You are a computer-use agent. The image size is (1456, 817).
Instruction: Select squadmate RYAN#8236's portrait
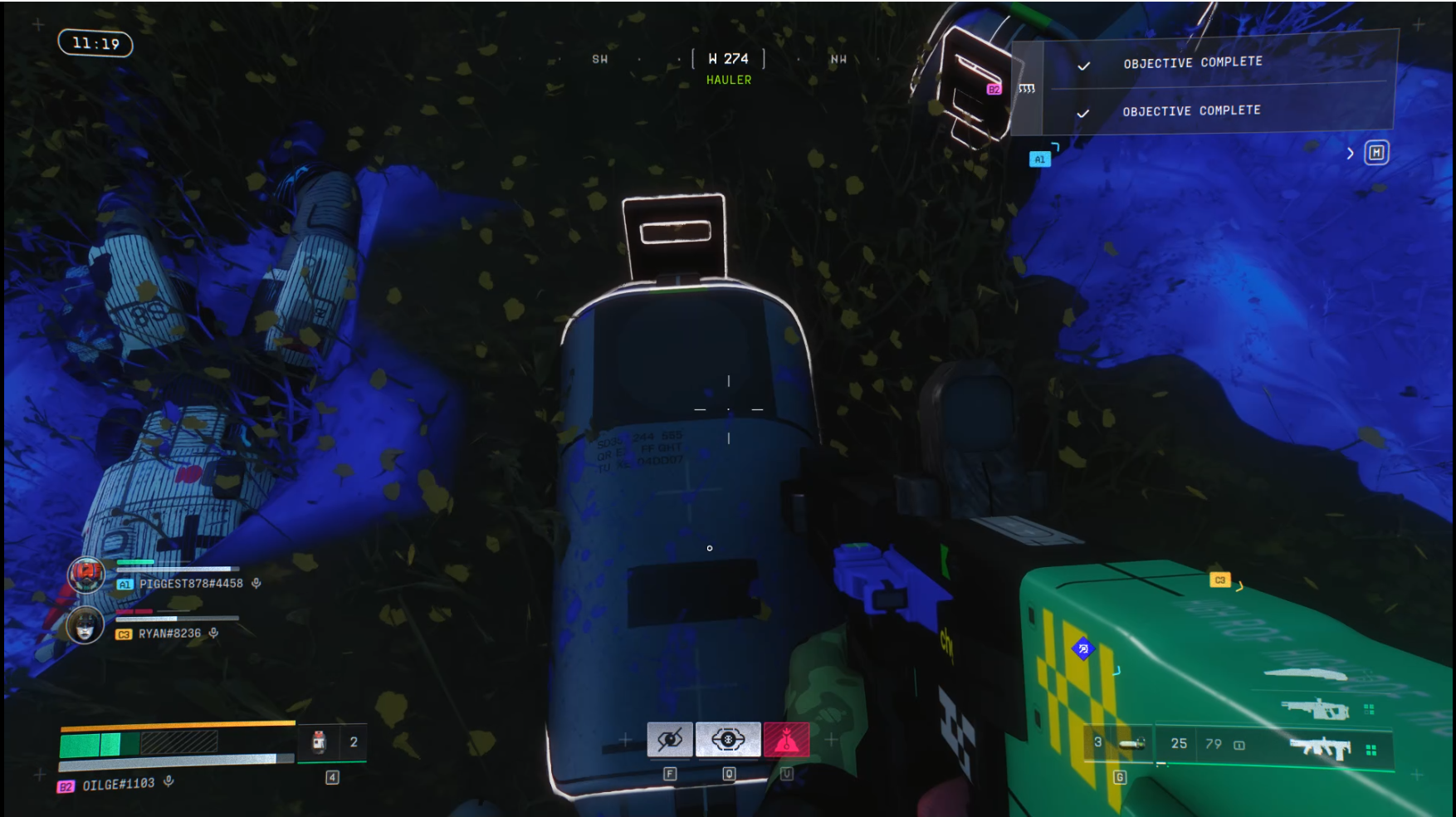pos(85,625)
